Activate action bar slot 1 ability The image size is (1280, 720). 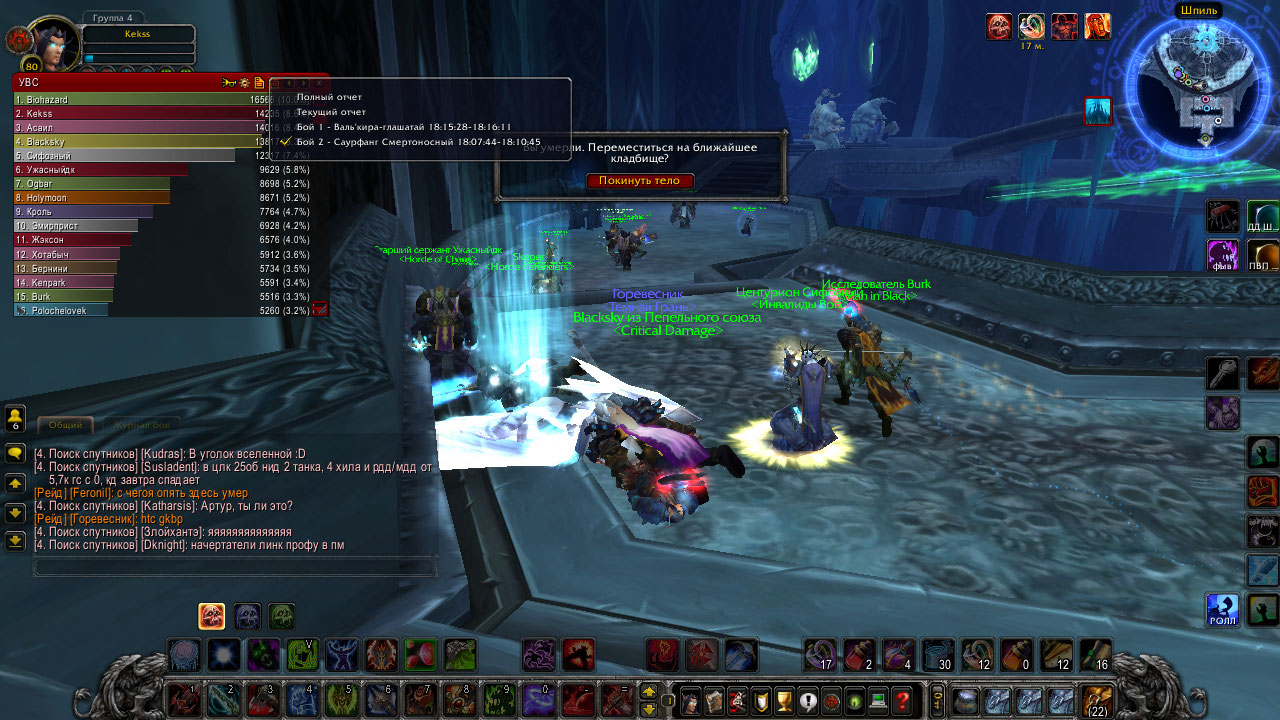182,700
